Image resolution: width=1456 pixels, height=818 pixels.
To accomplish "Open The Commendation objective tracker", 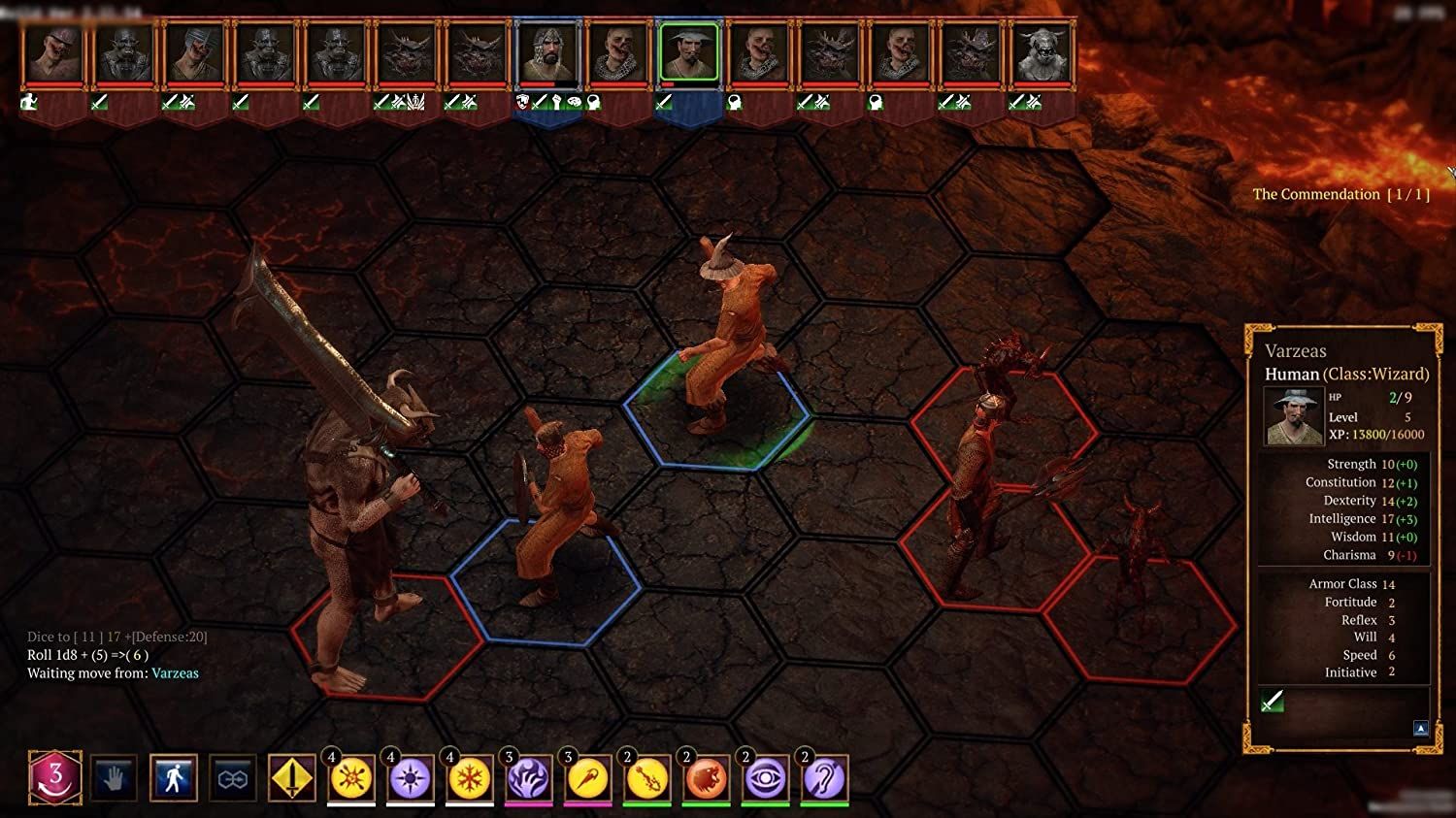I will [1340, 194].
